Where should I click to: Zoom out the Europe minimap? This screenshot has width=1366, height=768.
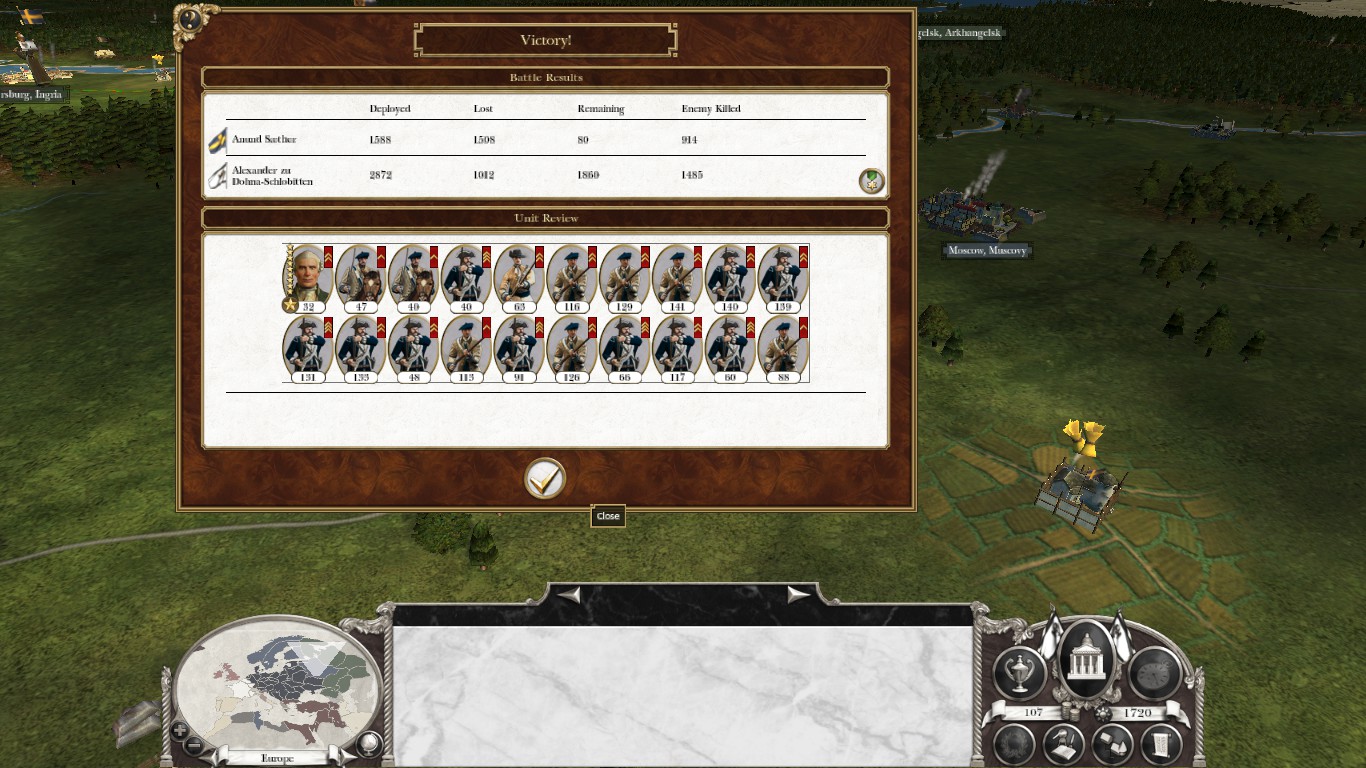pos(195,745)
